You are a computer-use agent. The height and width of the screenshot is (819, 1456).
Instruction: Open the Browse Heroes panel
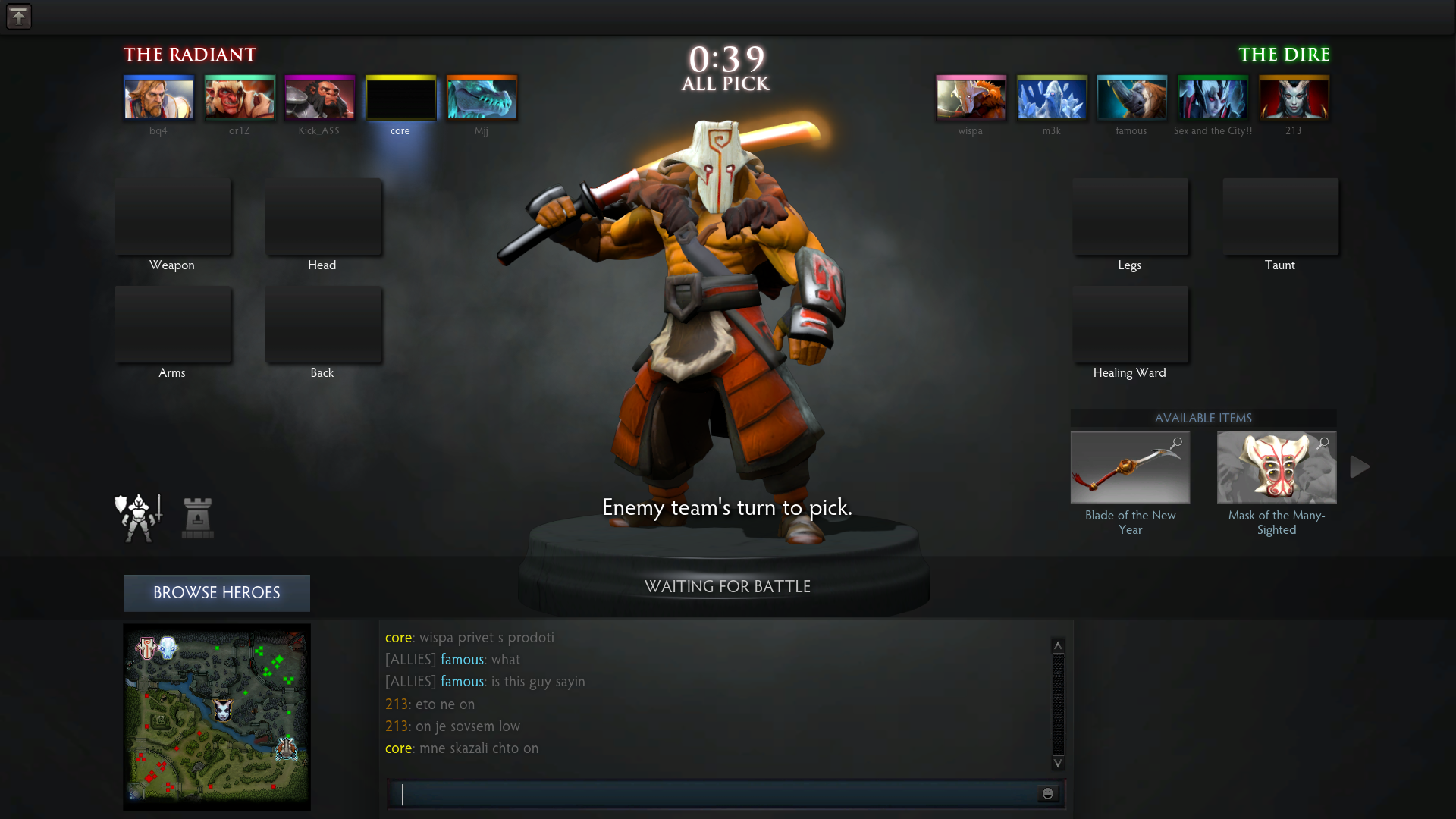click(216, 593)
